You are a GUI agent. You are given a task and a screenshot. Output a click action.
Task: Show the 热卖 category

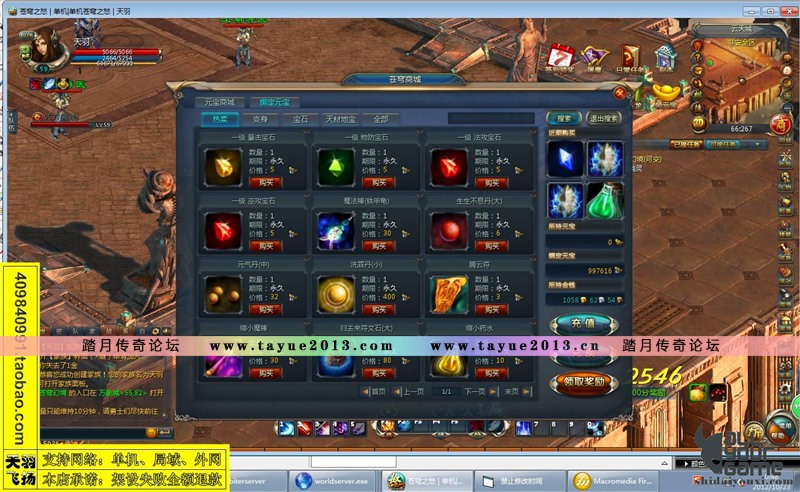[219, 118]
